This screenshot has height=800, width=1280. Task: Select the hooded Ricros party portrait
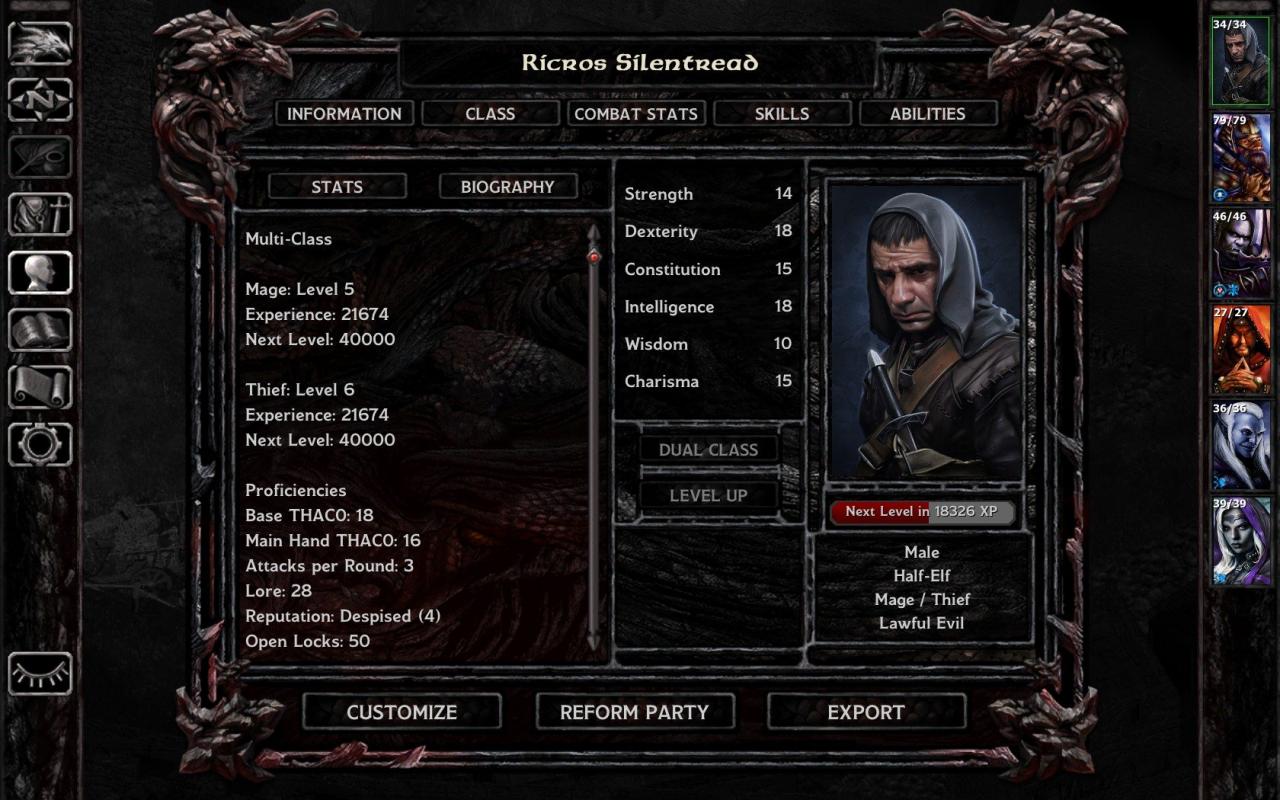pyautogui.click(x=1241, y=62)
